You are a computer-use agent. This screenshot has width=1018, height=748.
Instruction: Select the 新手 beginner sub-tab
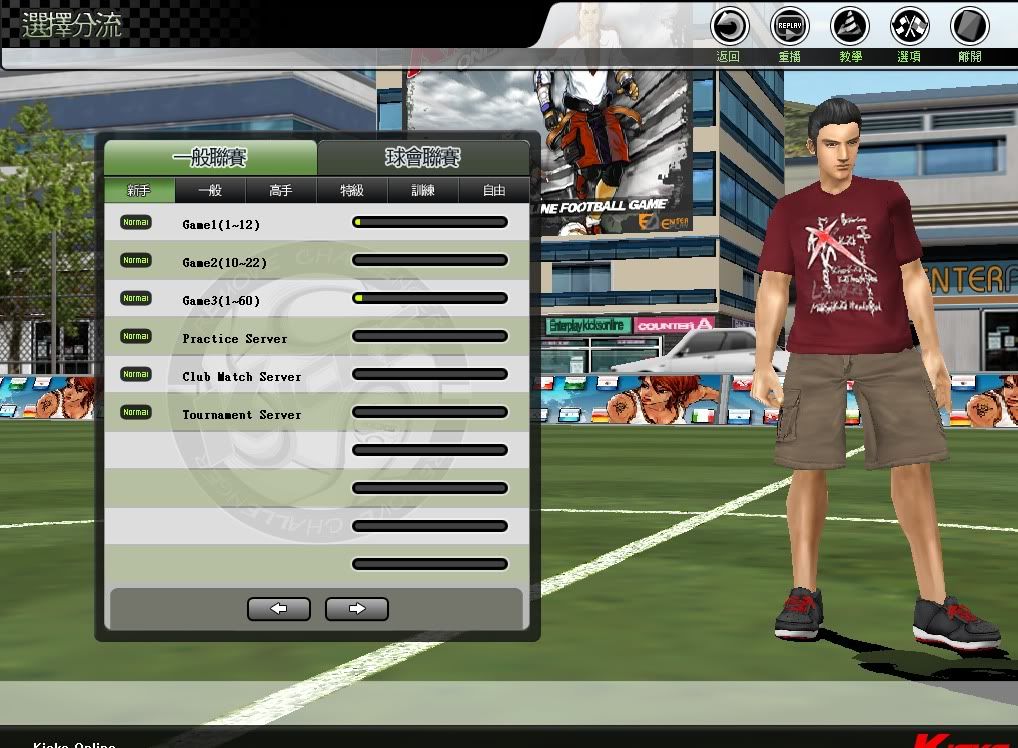coord(139,190)
